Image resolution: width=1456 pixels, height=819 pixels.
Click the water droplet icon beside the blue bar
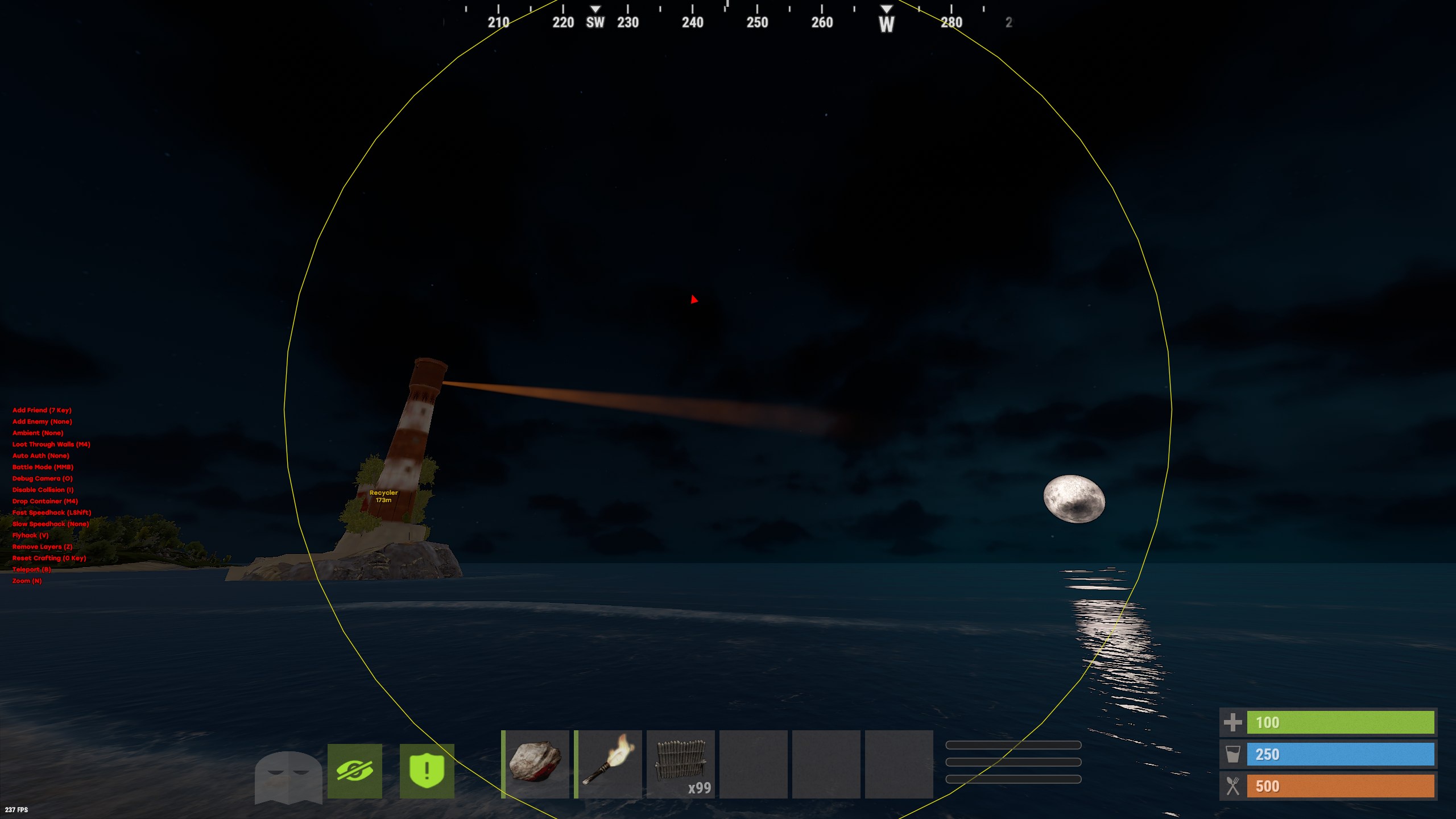(x=1234, y=754)
